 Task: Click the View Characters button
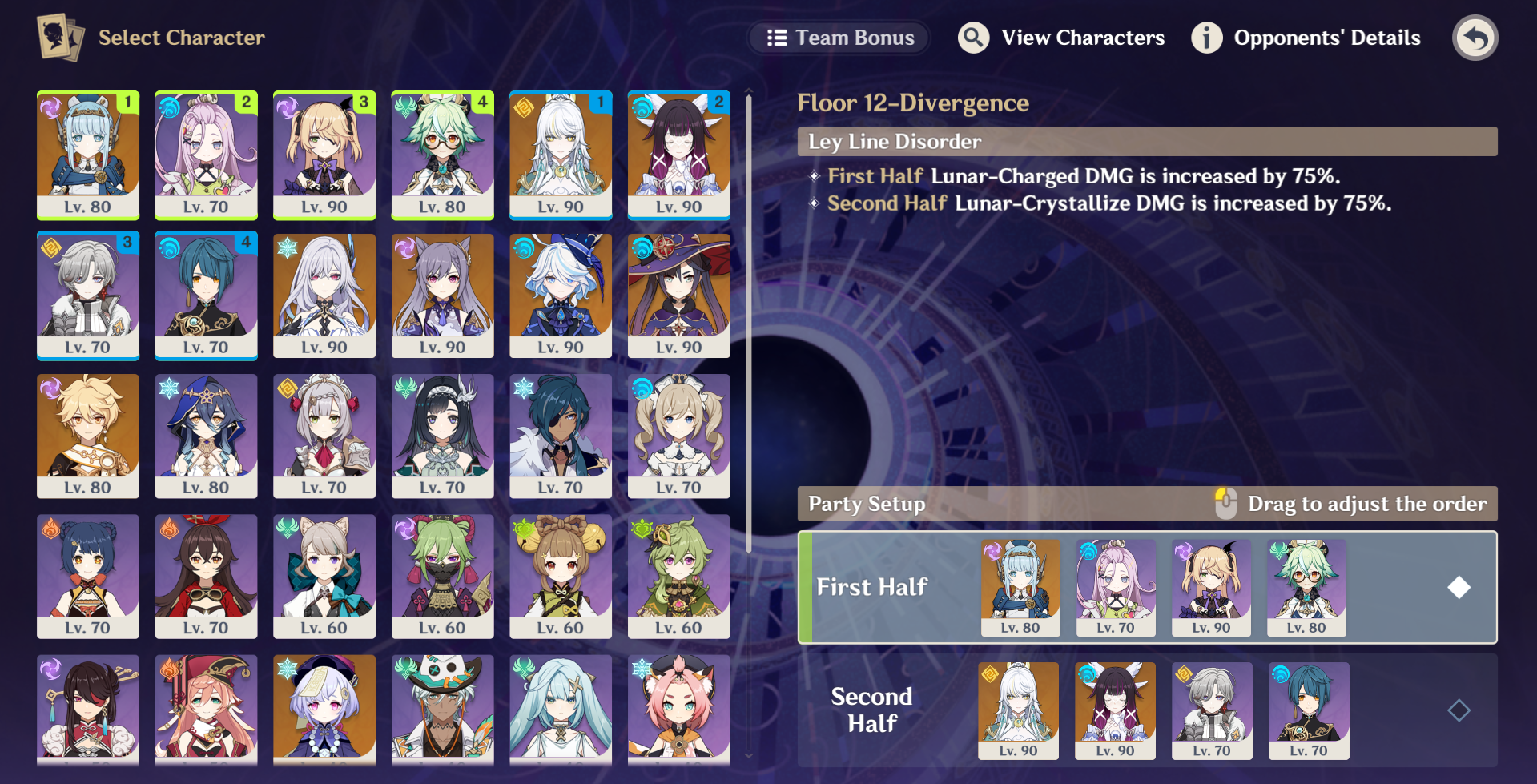[x=1061, y=38]
